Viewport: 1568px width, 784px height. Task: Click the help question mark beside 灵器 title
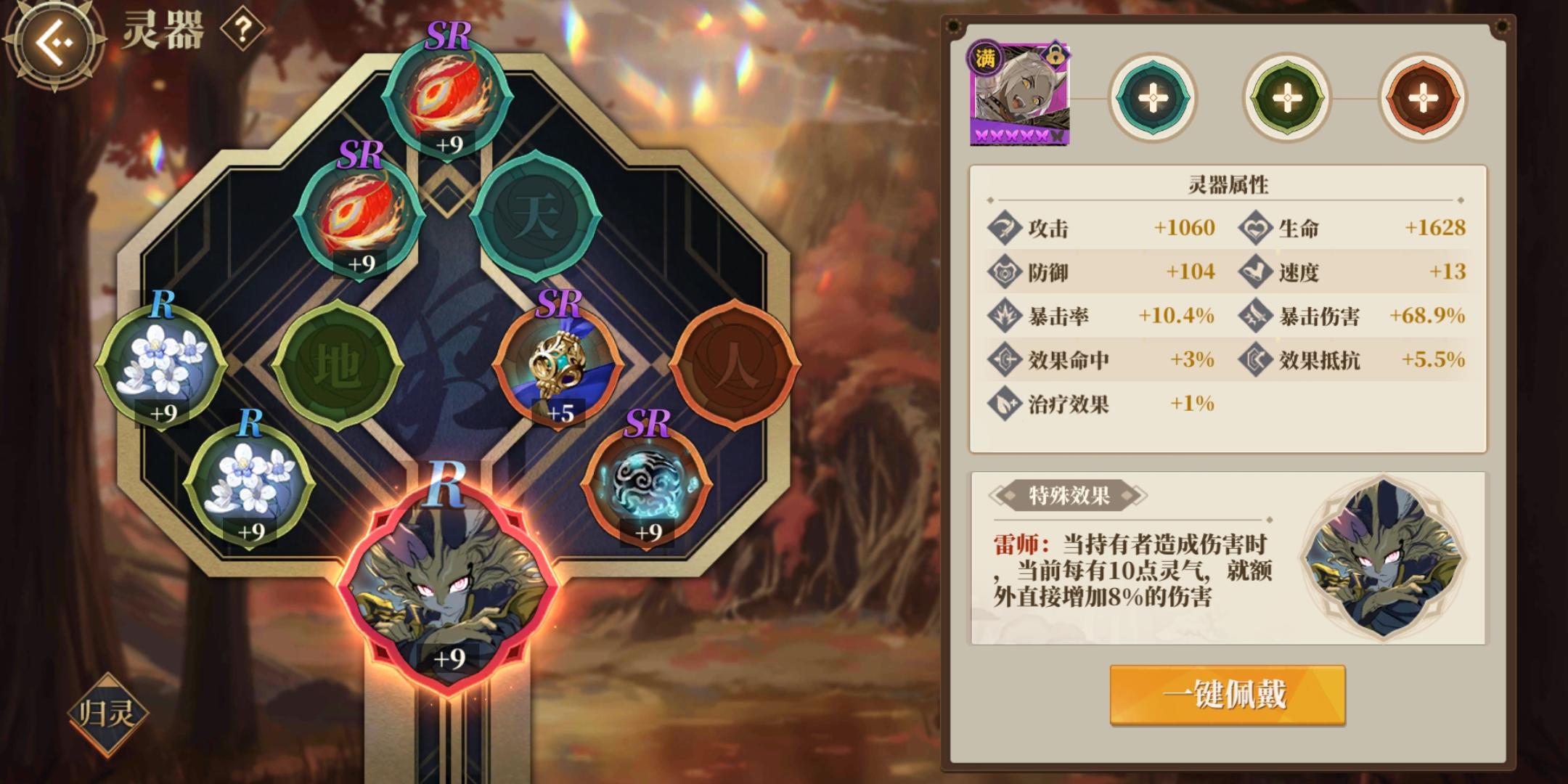click(x=245, y=30)
